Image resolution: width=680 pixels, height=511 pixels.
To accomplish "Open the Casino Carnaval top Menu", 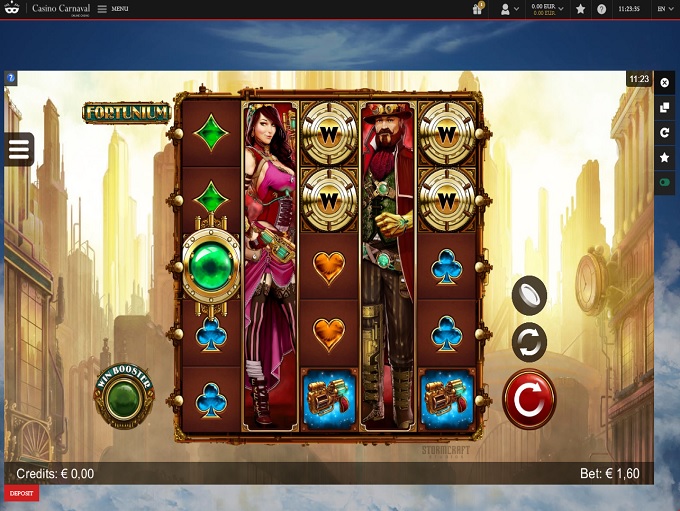I will 112,8.
